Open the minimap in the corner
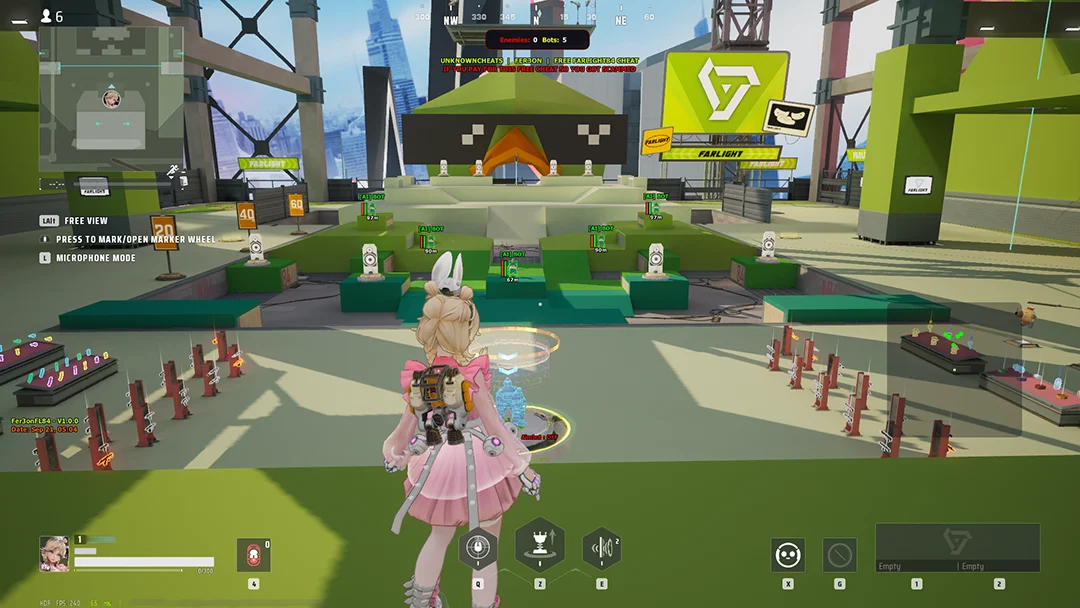The image size is (1080, 608). coord(111,97)
